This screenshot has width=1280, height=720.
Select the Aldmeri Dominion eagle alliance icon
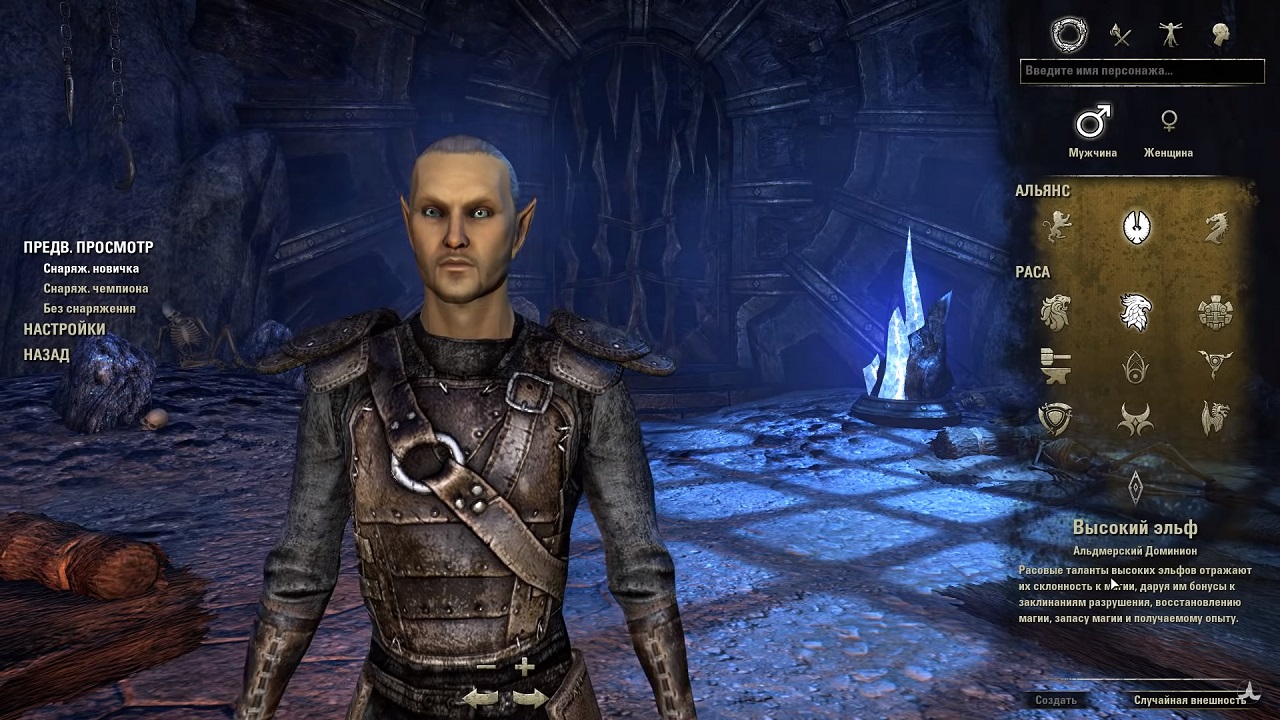[x=1136, y=227]
